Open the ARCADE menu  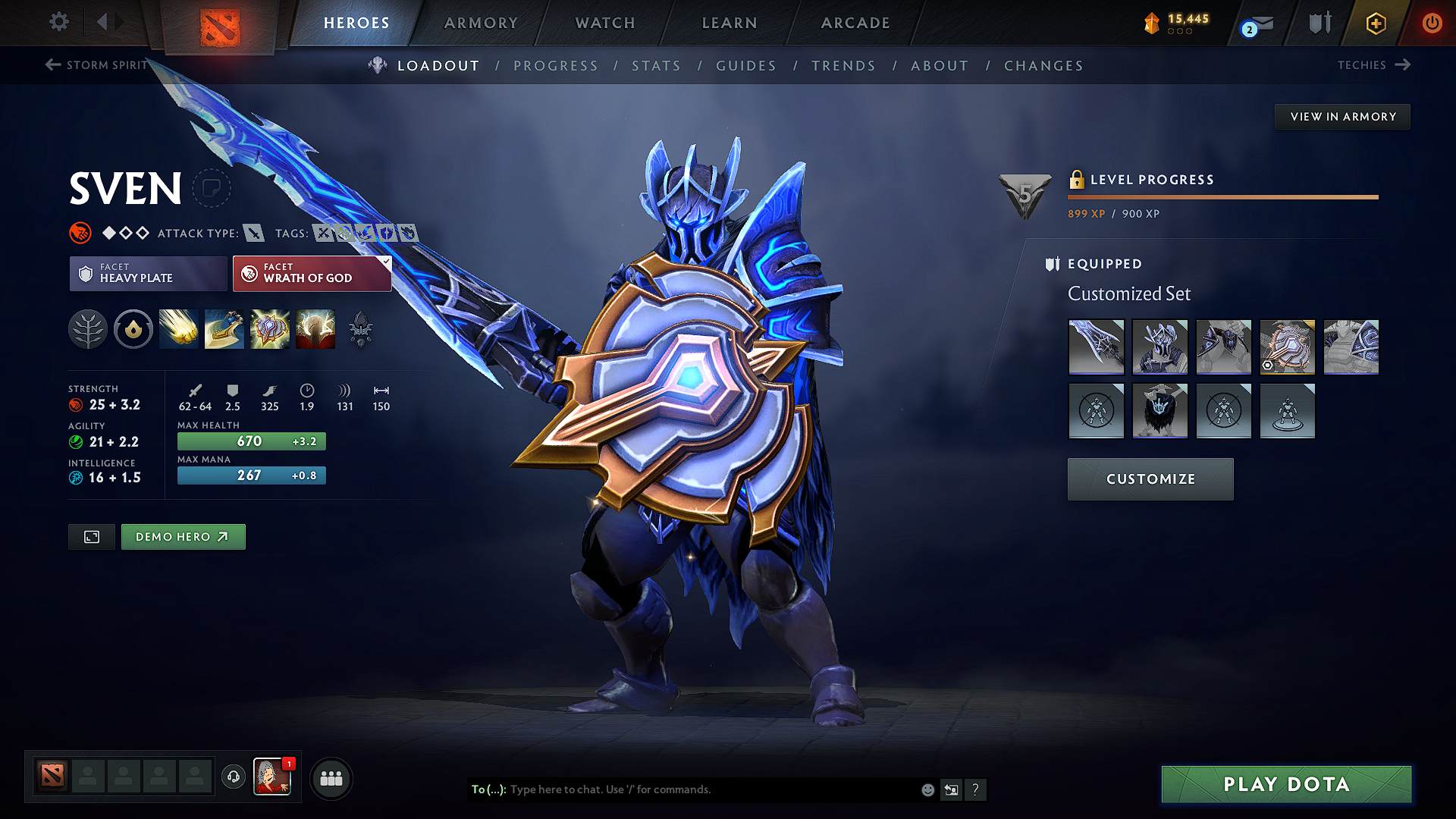pyautogui.click(x=855, y=23)
